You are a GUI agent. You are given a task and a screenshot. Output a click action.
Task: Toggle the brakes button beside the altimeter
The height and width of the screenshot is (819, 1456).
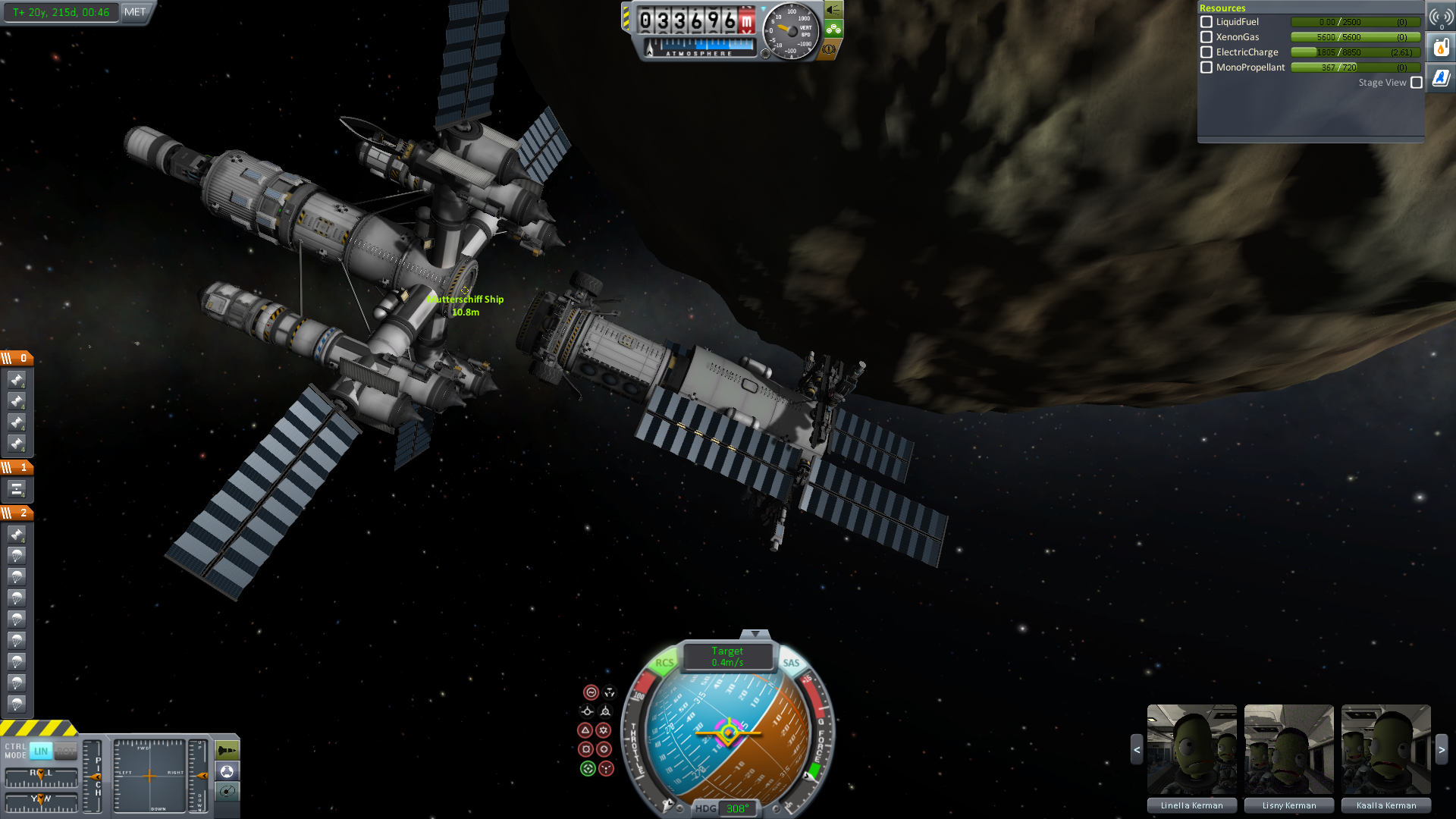(x=830, y=49)
